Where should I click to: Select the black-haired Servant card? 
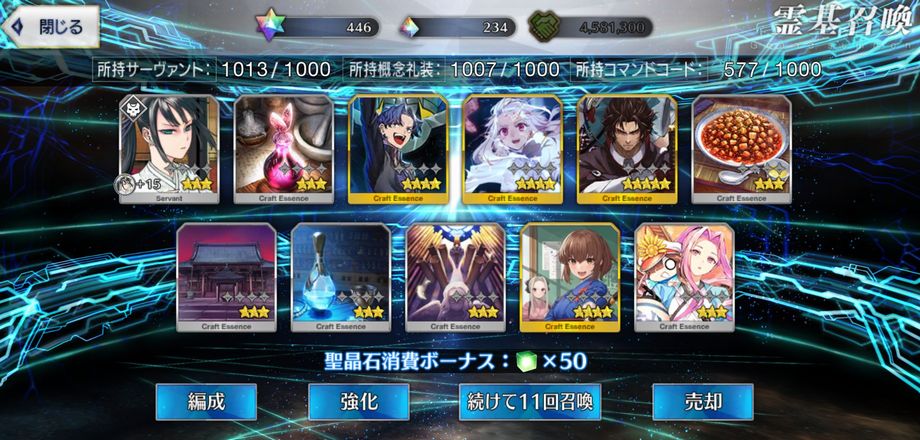pos(169,148)
